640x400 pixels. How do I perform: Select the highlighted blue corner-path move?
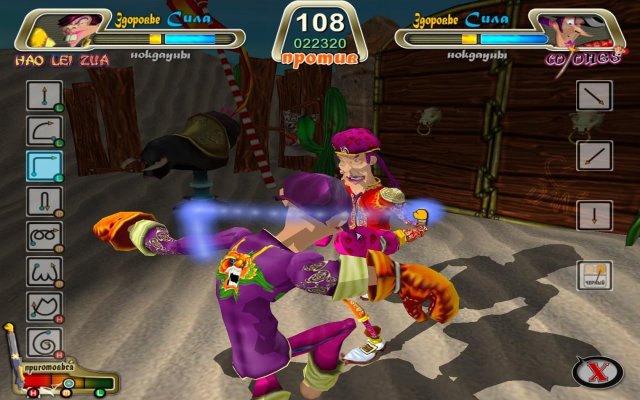44,166
